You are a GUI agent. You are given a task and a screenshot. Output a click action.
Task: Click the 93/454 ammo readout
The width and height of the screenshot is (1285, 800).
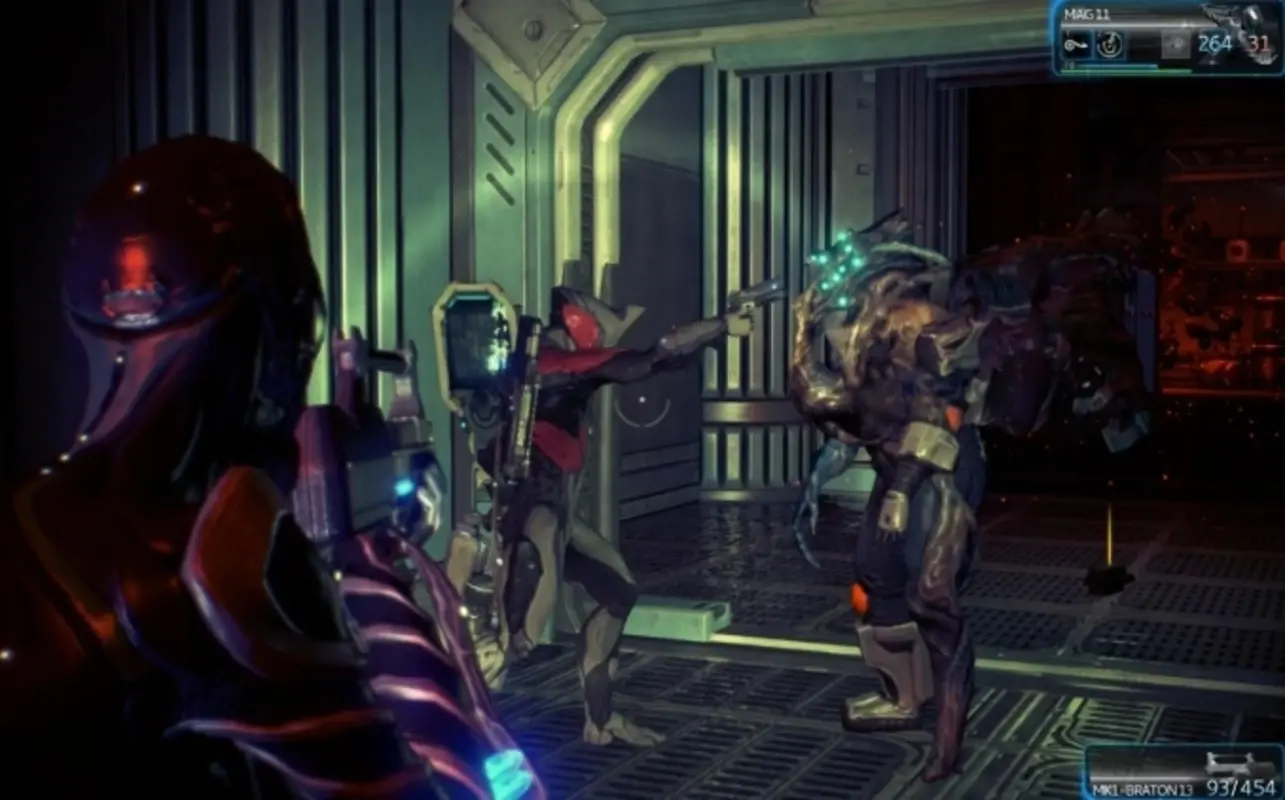coord(1243,787)
